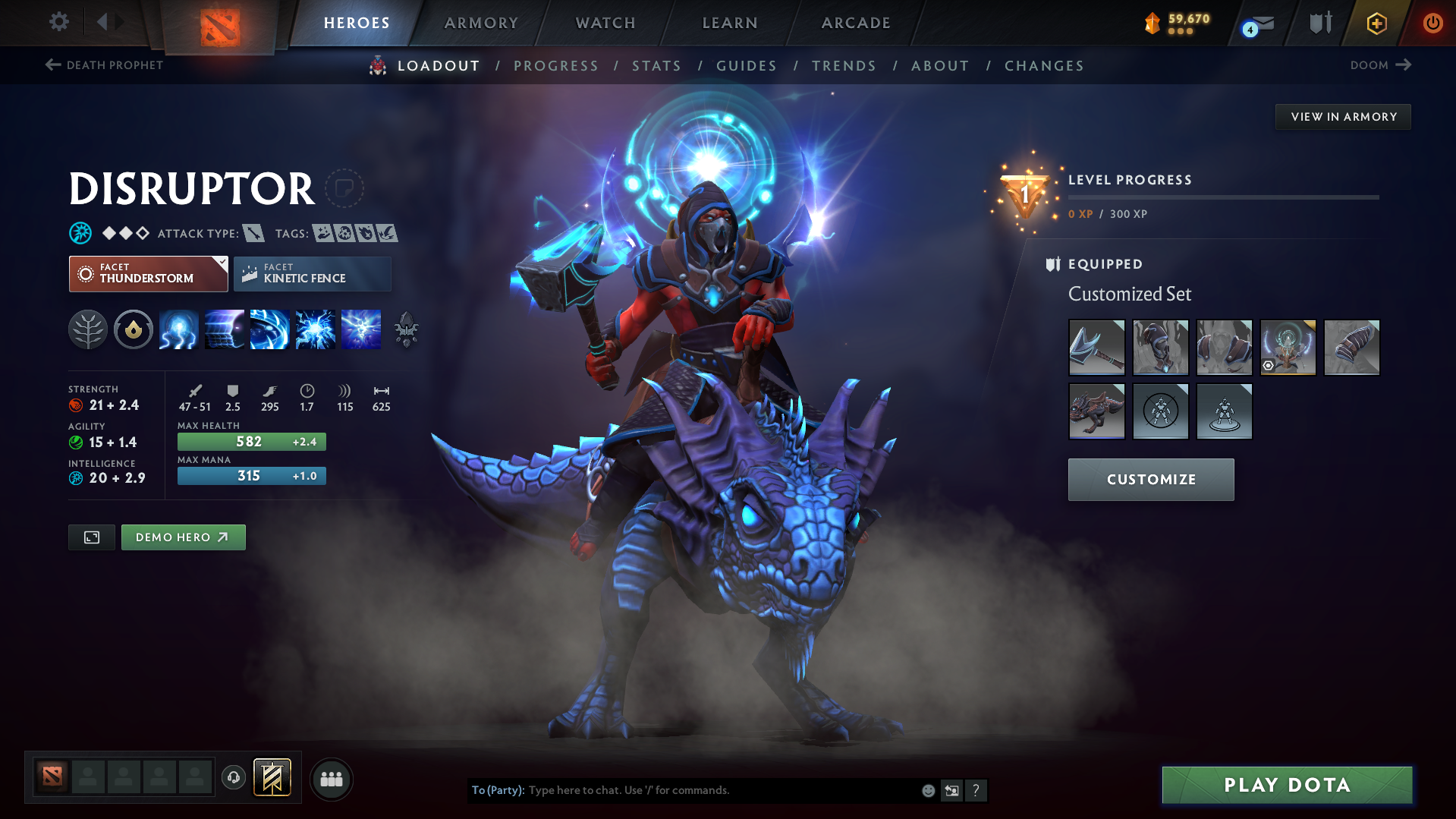Open Dota Plus hexagon icon

click(1376, 23)
